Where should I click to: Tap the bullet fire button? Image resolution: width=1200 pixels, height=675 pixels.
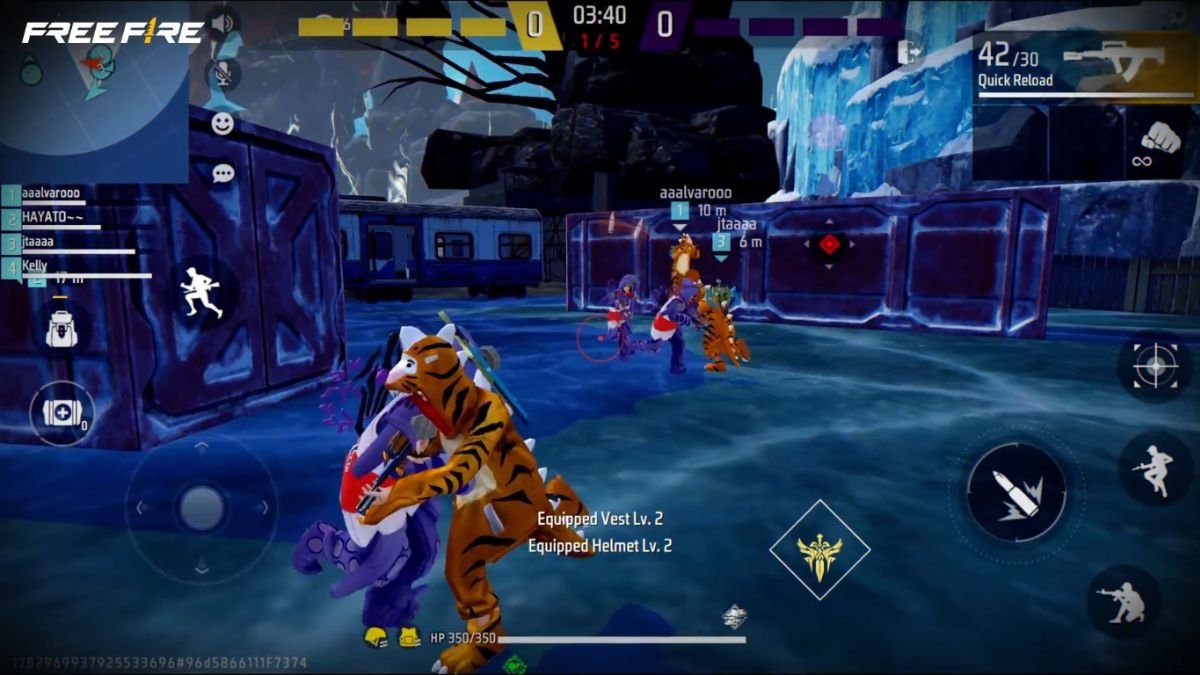pos(1016,493)
